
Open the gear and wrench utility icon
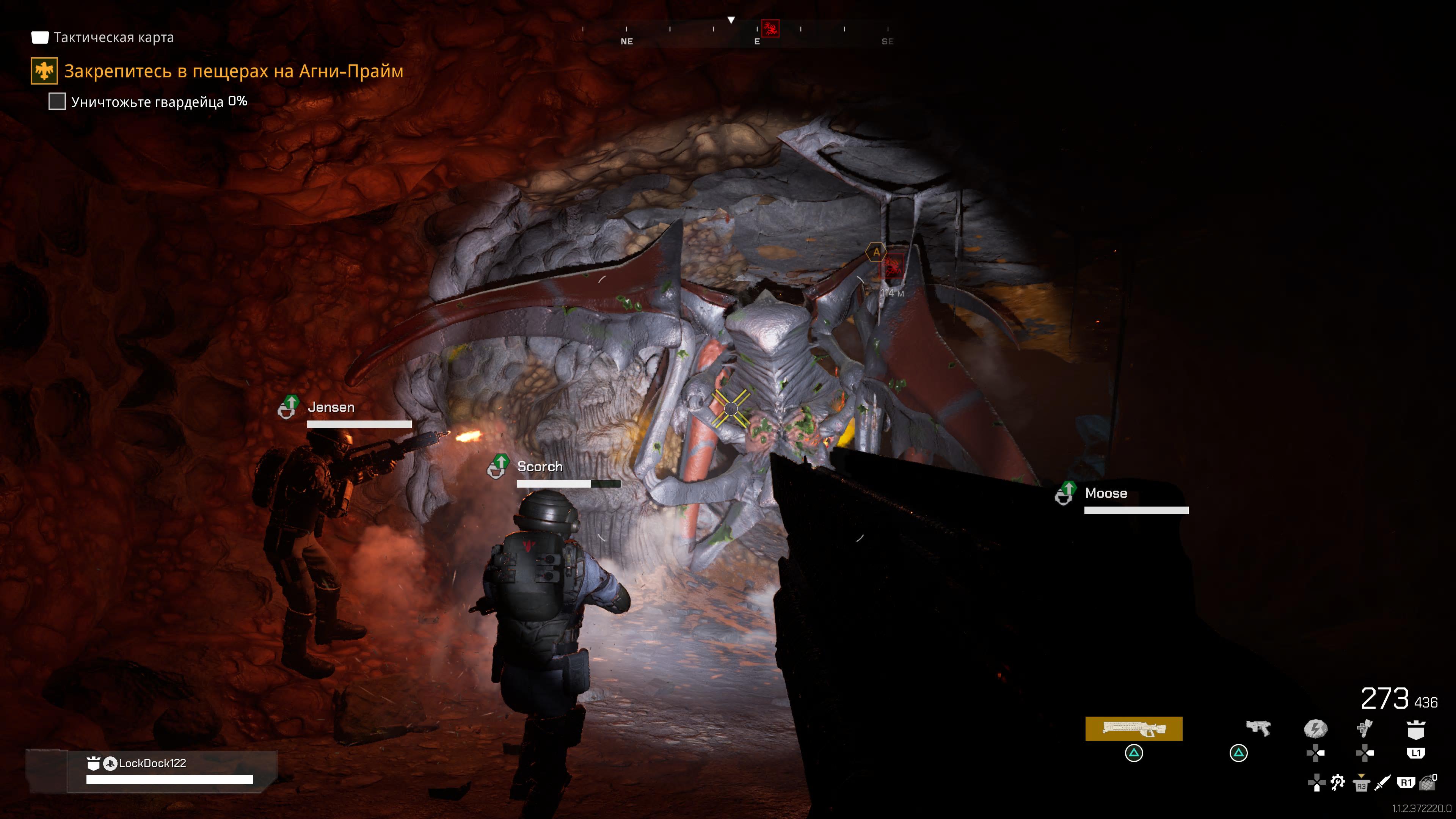click(x=1337, y=783)
